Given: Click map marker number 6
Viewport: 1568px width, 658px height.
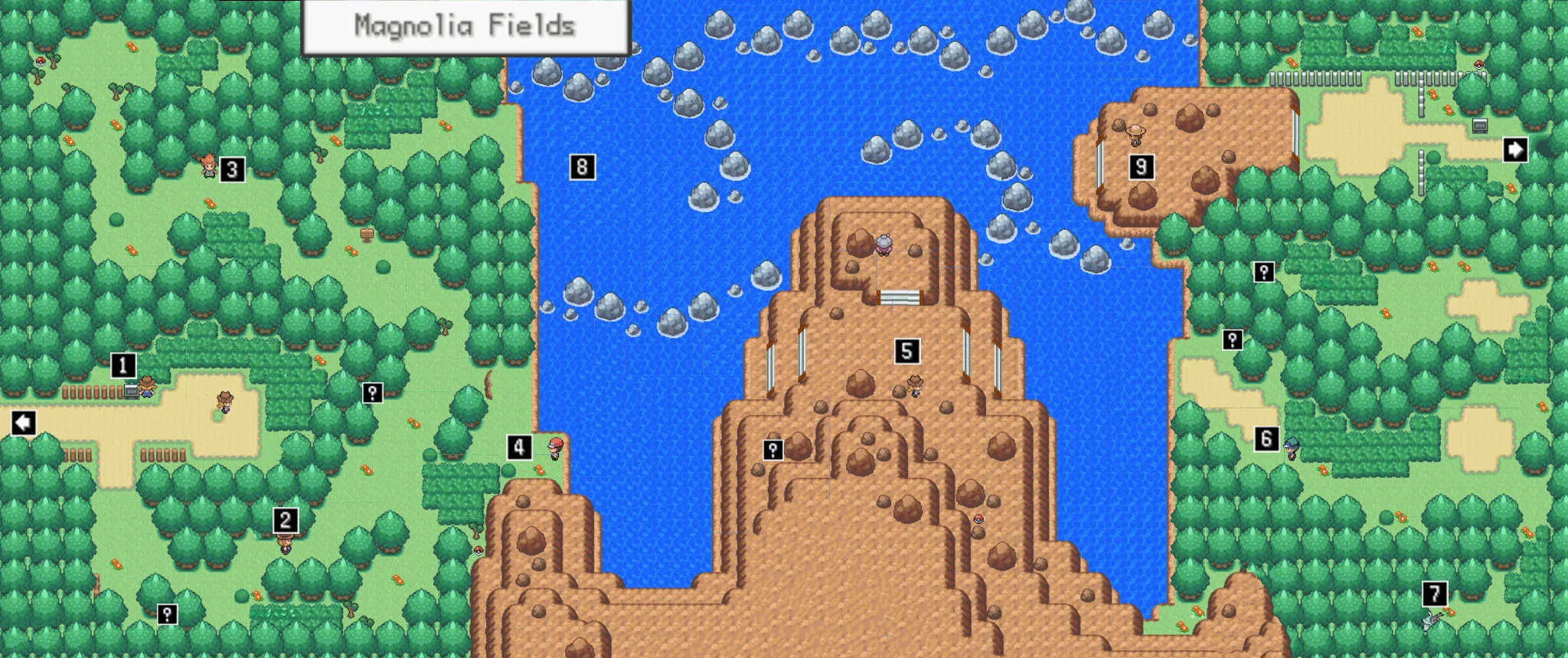Looking at the screenshot, I should (x=1266, y=438).
